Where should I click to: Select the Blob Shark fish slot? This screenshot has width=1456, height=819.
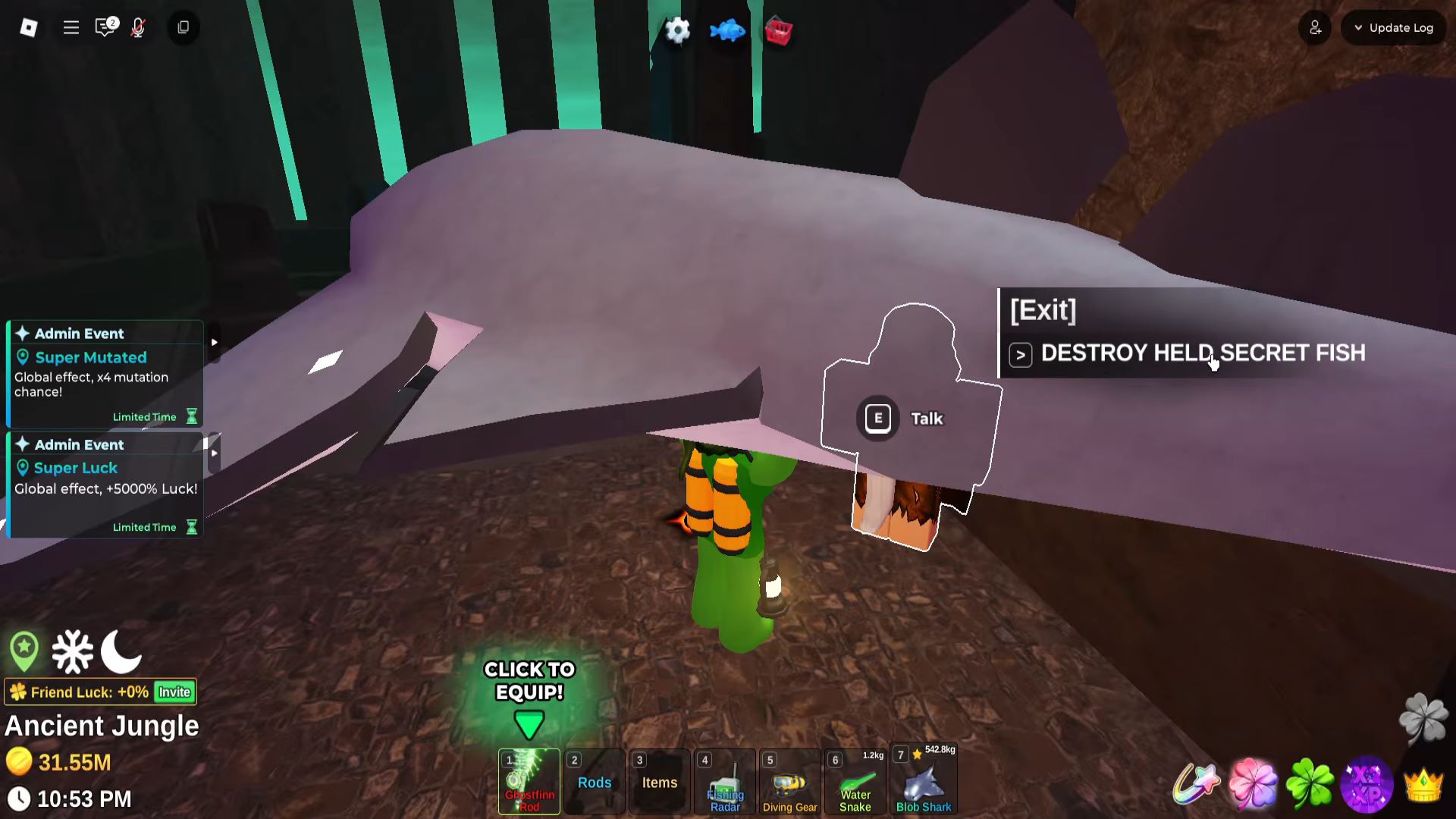[924, 782]
